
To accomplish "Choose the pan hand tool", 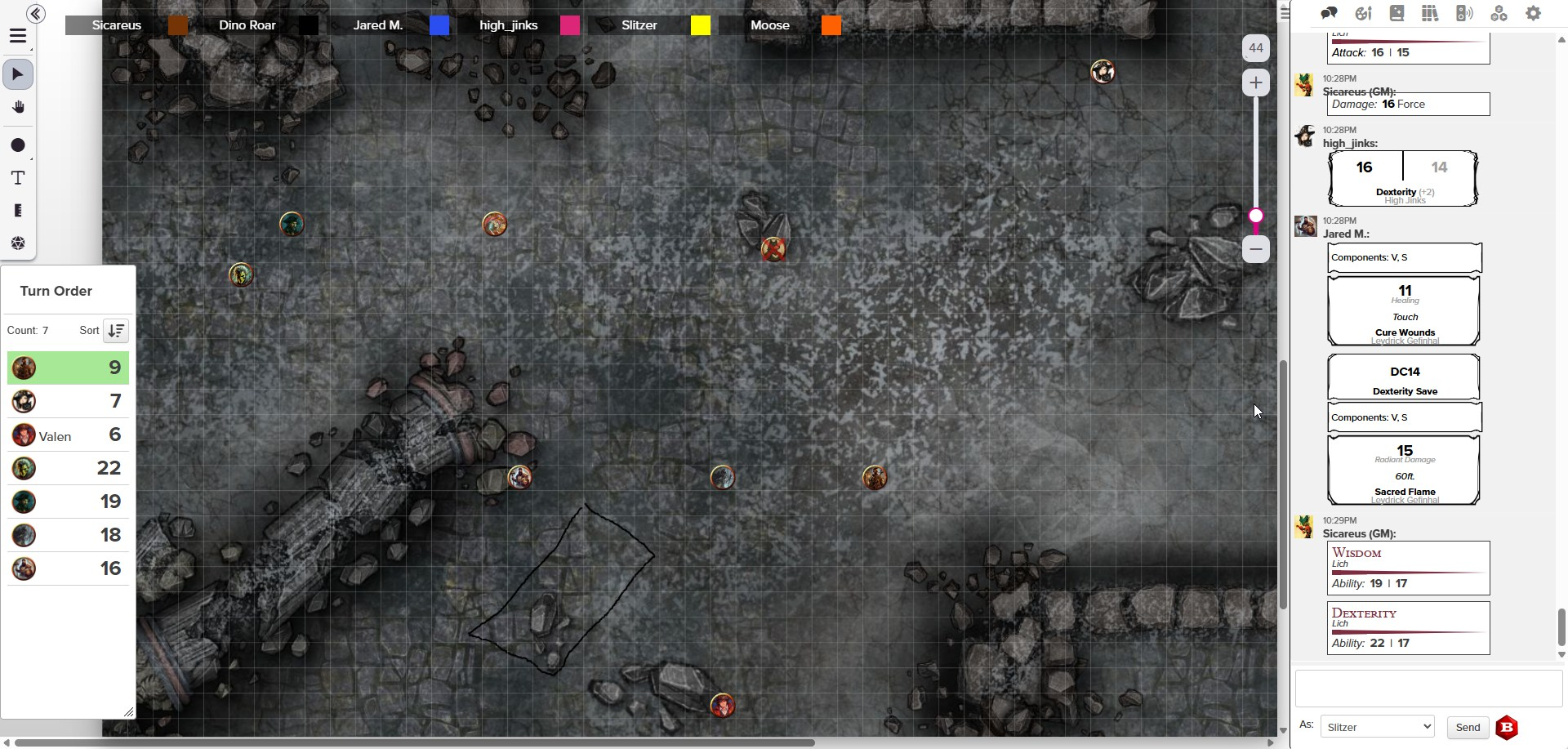I will [18, 107].
